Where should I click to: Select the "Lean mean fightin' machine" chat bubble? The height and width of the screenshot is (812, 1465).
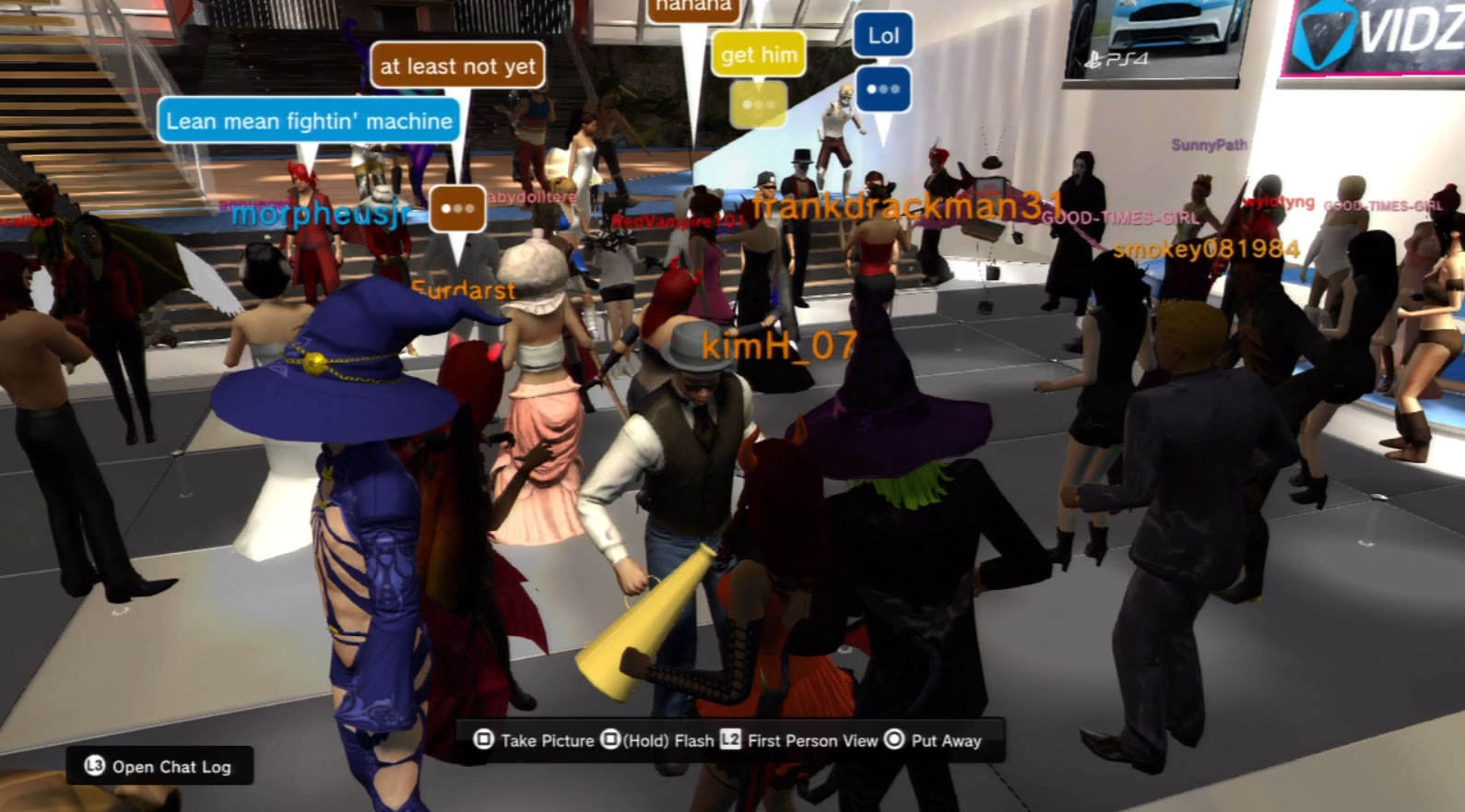pyautogui.click(x=309, y=121)
